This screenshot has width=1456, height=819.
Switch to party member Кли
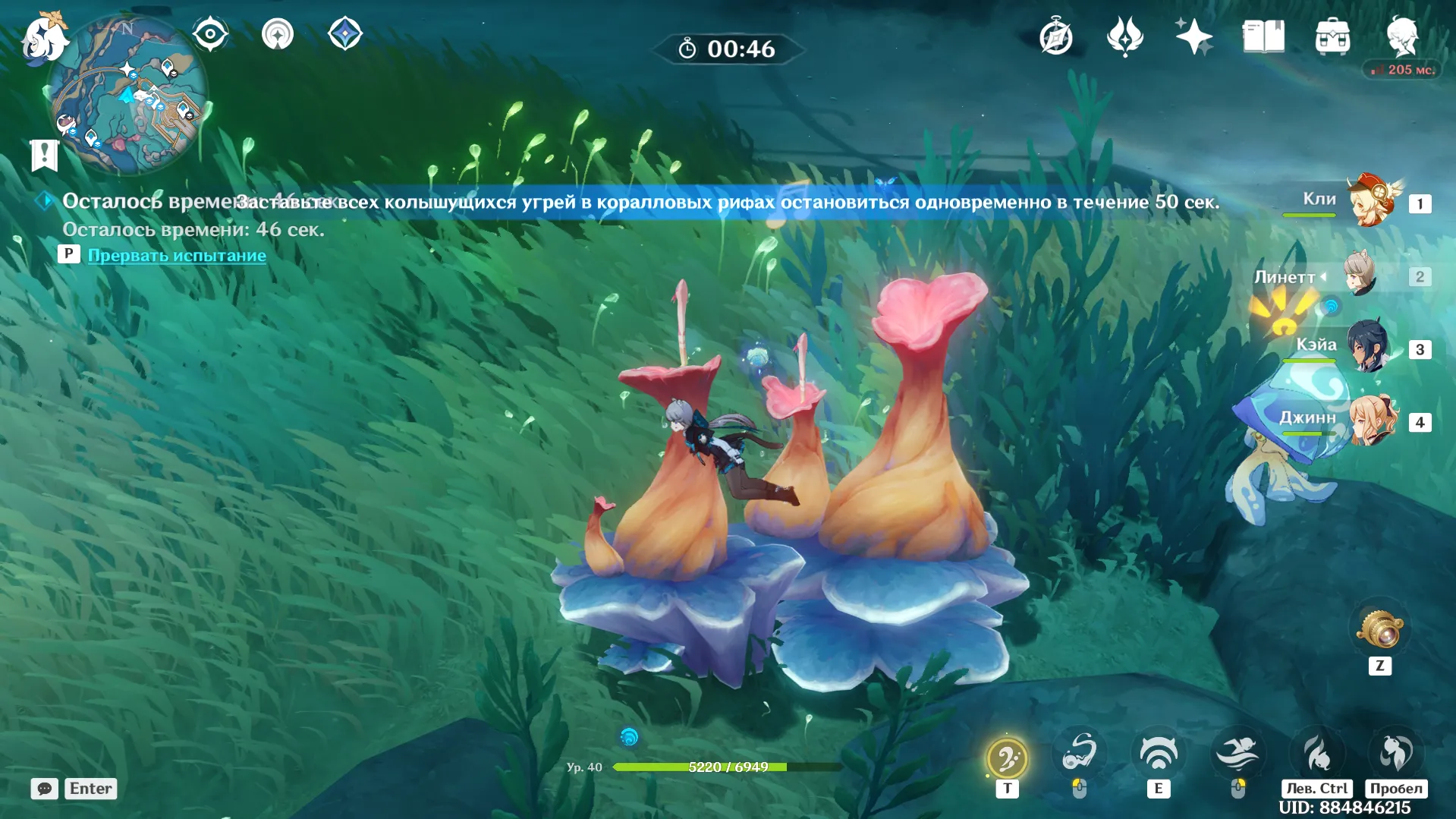tap(1372, 202)
